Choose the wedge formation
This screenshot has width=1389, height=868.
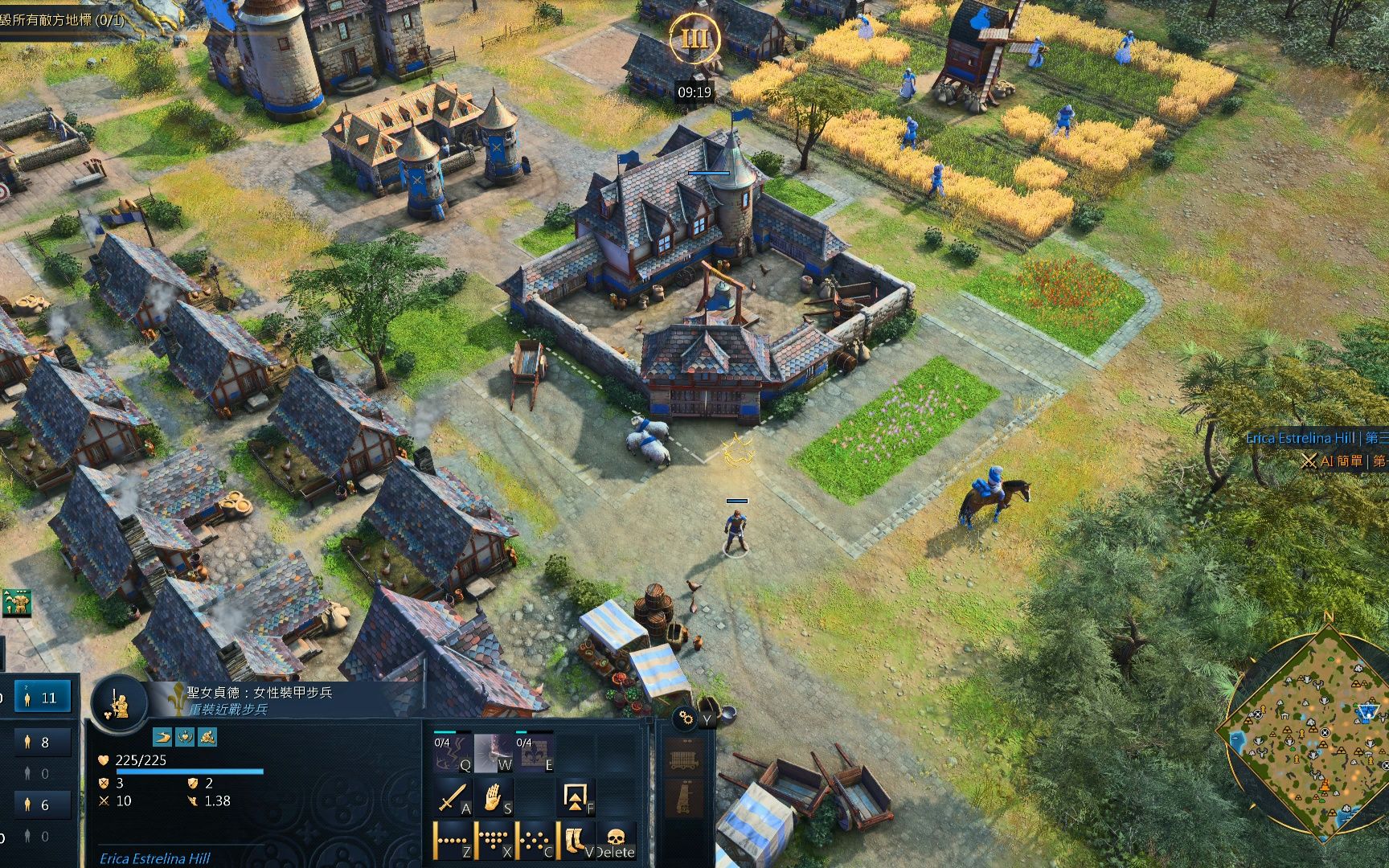[494, 840]
